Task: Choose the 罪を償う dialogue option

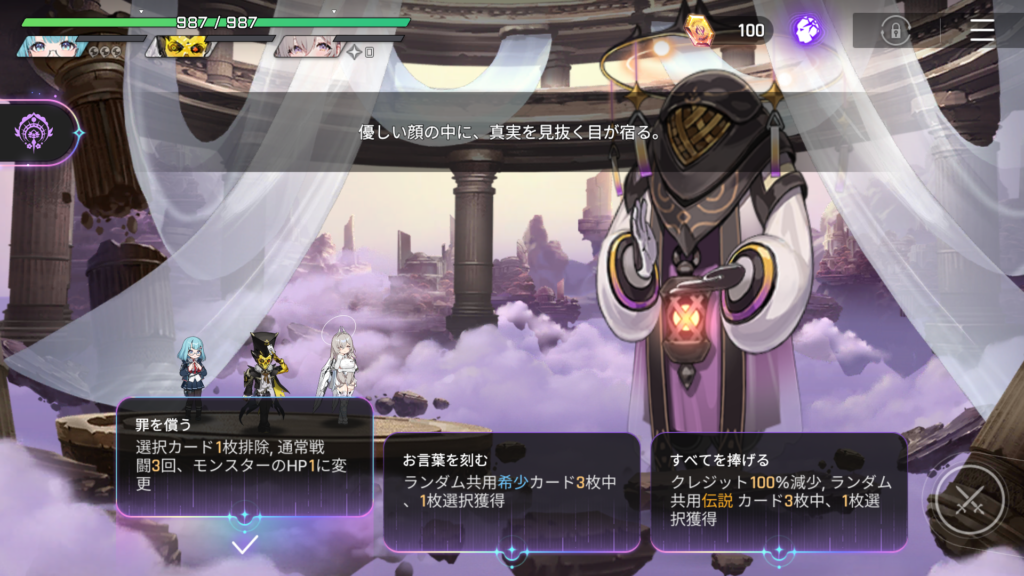Action: pos(245,457)
